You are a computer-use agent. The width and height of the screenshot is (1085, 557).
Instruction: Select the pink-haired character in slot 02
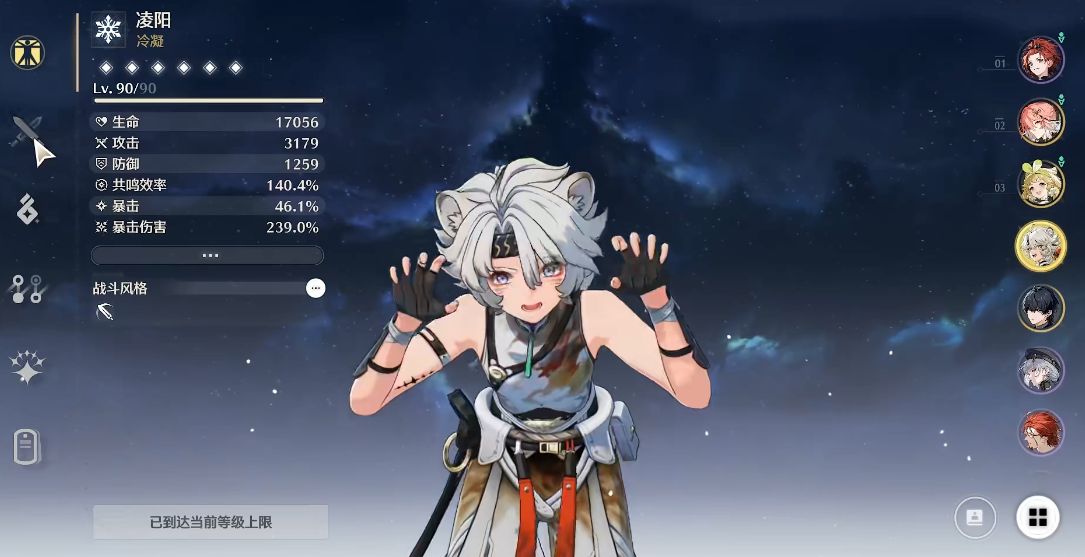(1041, 122)
